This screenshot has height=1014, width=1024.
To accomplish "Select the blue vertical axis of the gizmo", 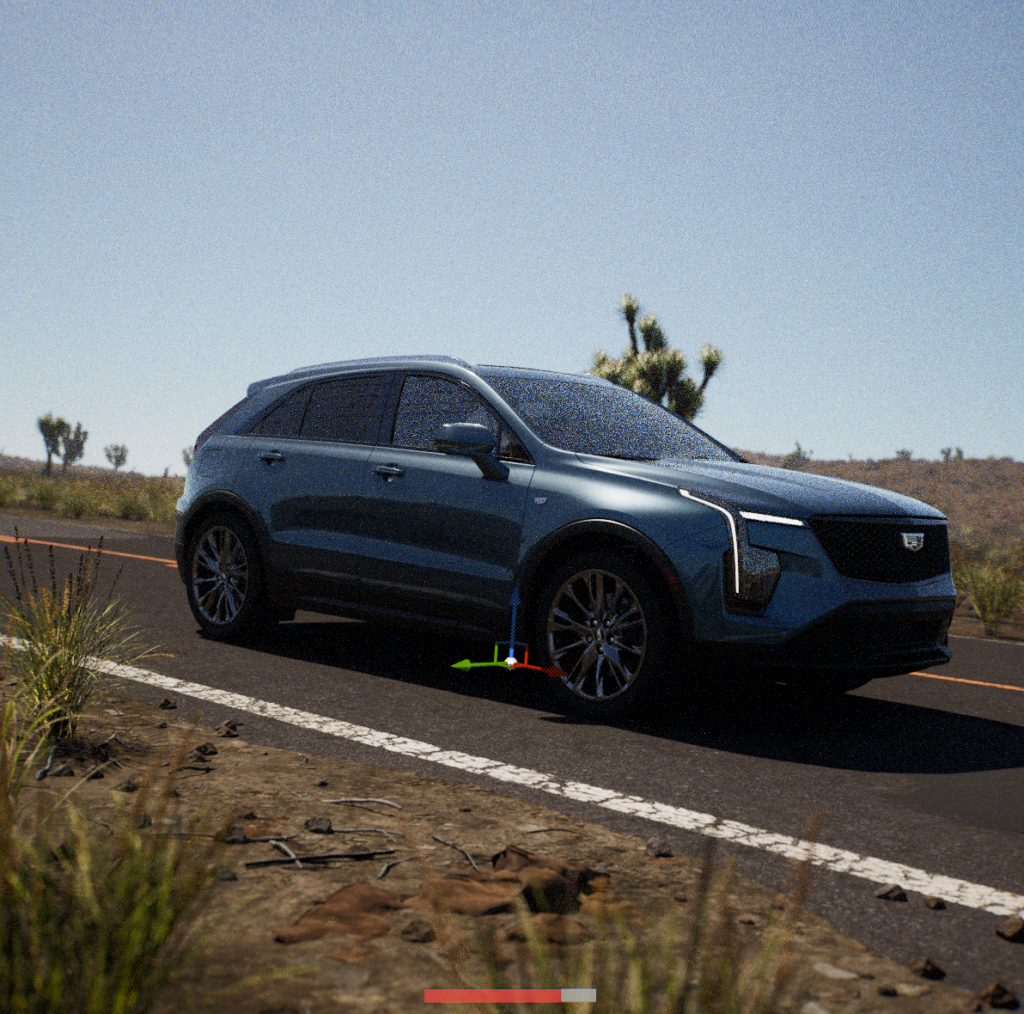I will point(514,620).
